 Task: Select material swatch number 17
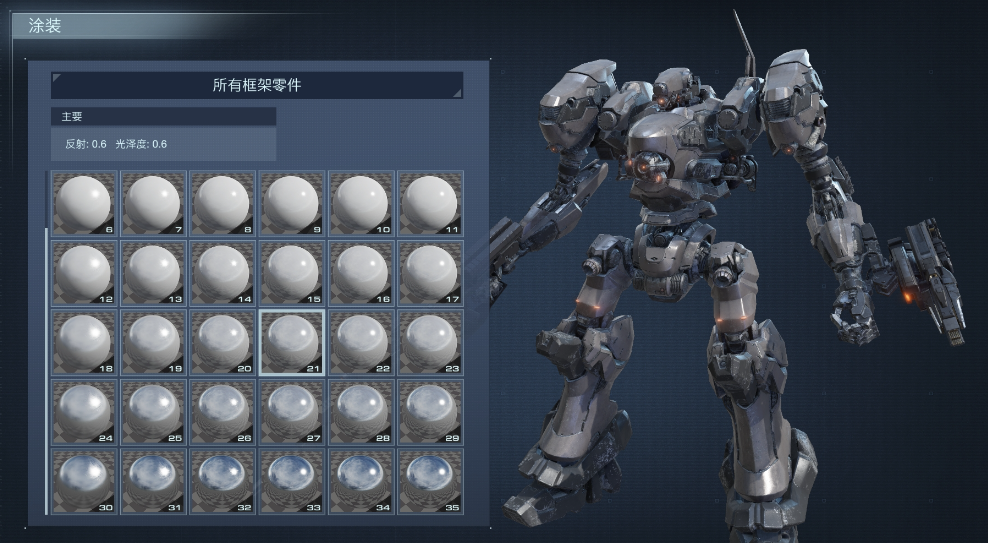point(431,273)
